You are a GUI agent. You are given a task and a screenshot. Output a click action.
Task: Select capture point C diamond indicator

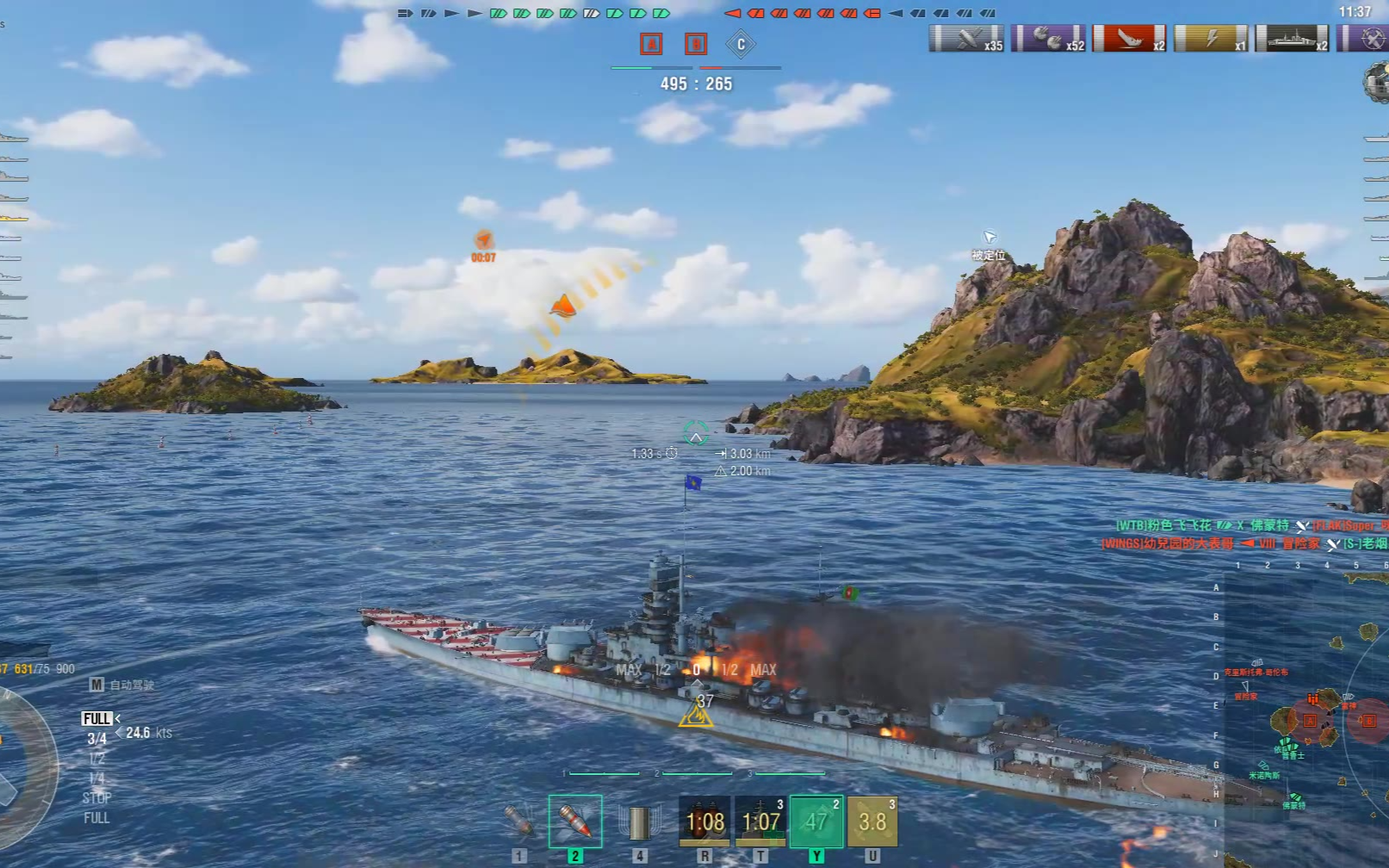point(741,44)
